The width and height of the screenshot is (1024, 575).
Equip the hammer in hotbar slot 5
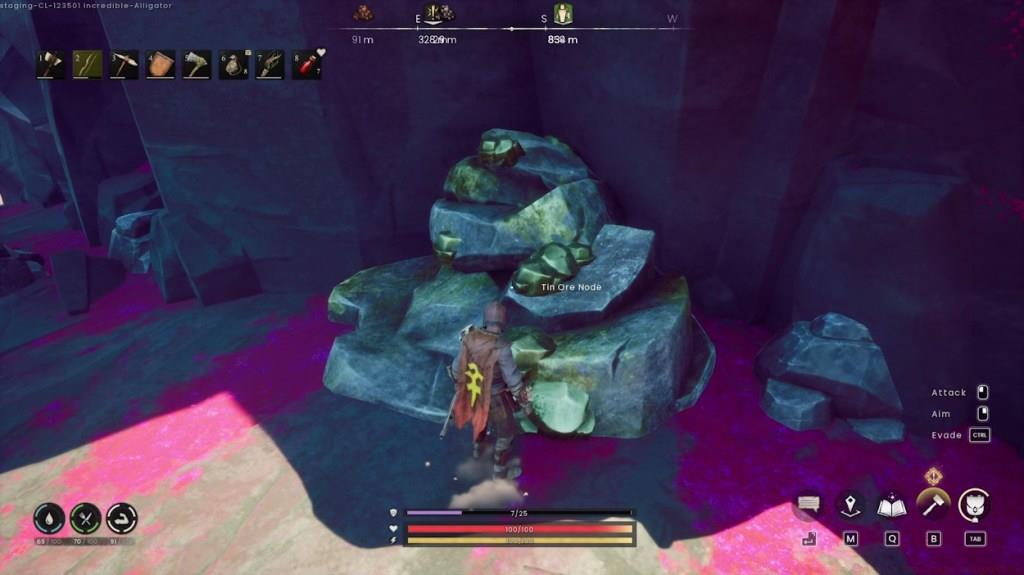tap(197, 65)
